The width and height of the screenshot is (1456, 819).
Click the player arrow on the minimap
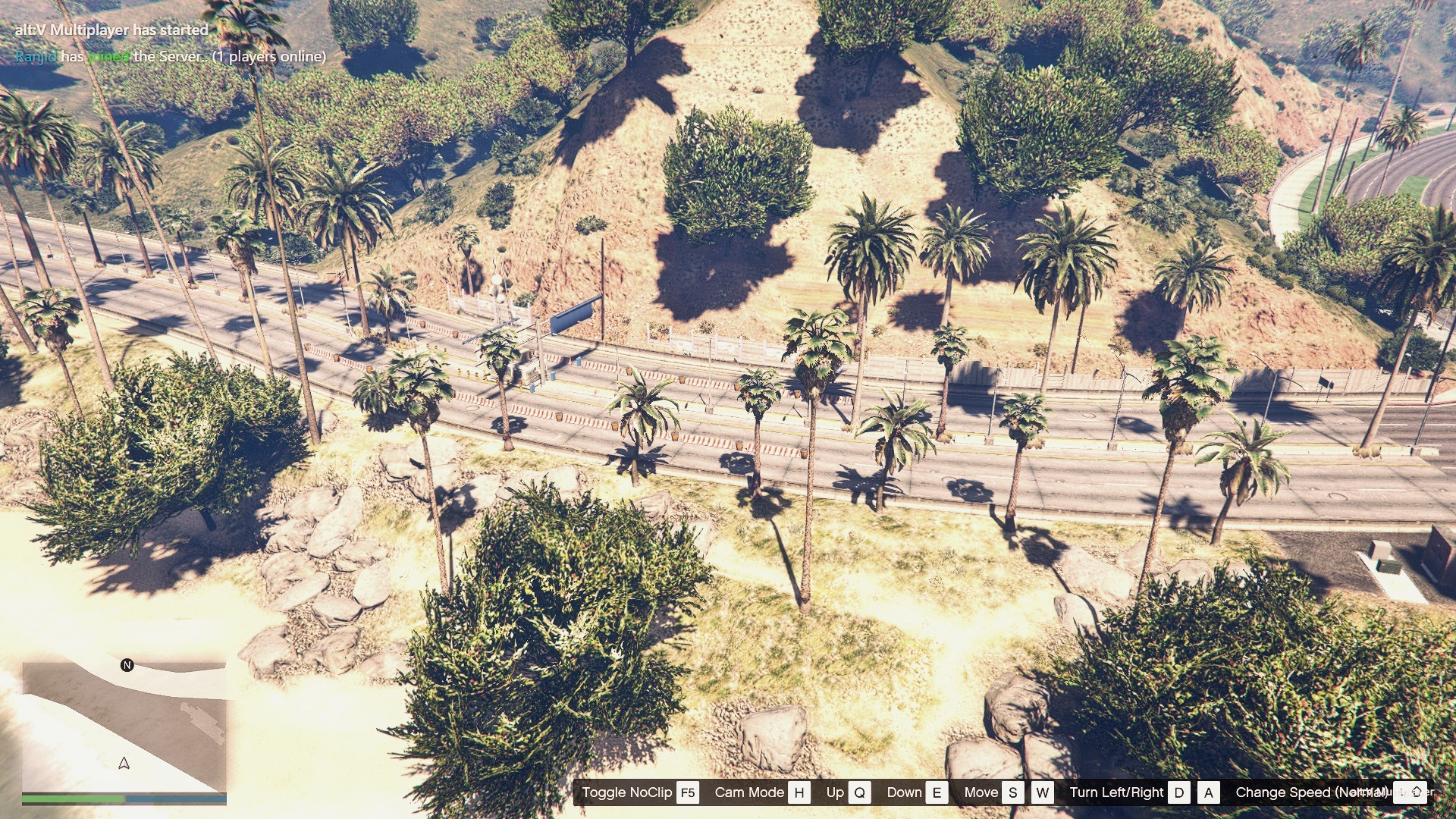[x=124, y=763]
